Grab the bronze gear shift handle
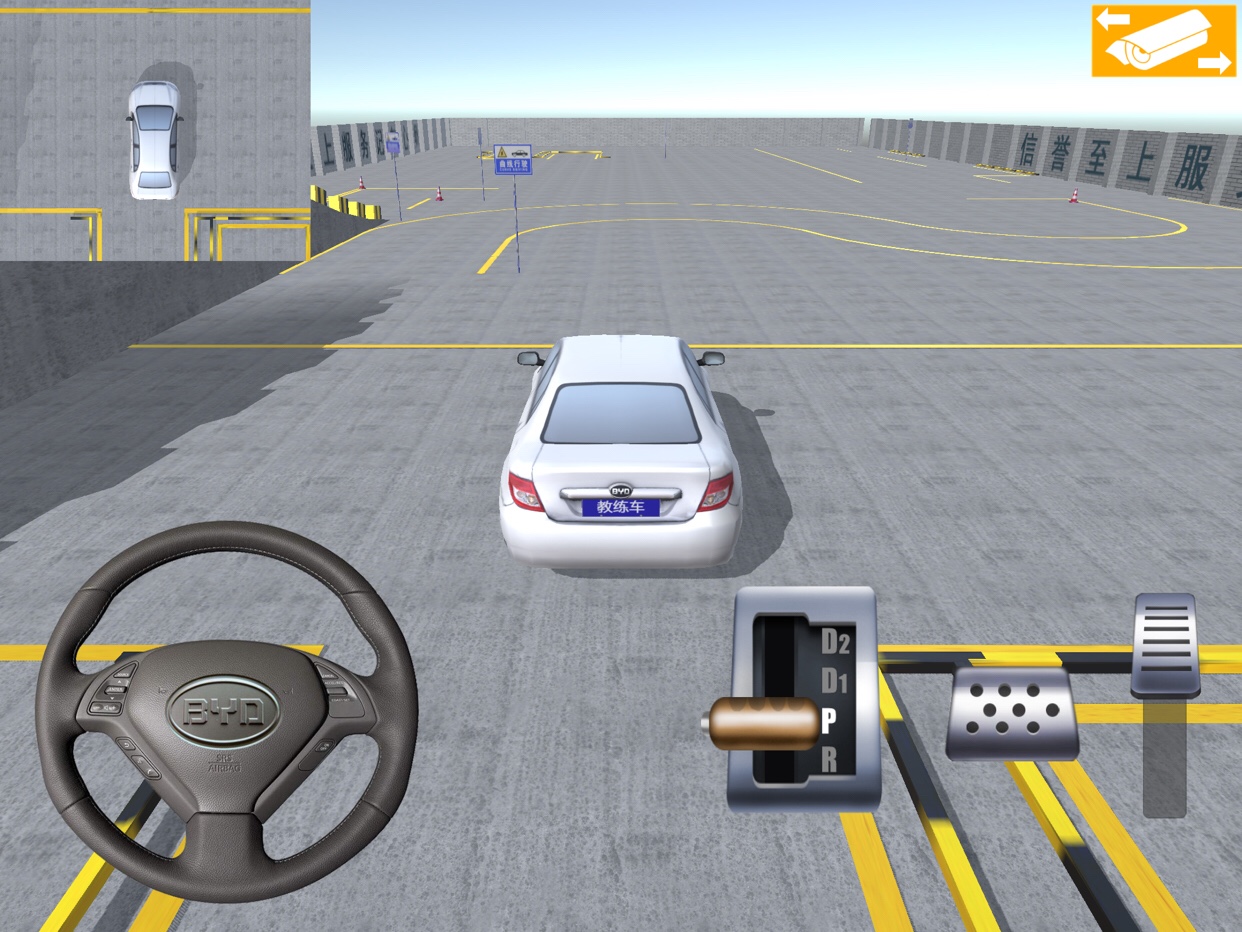 click(762, 724)
